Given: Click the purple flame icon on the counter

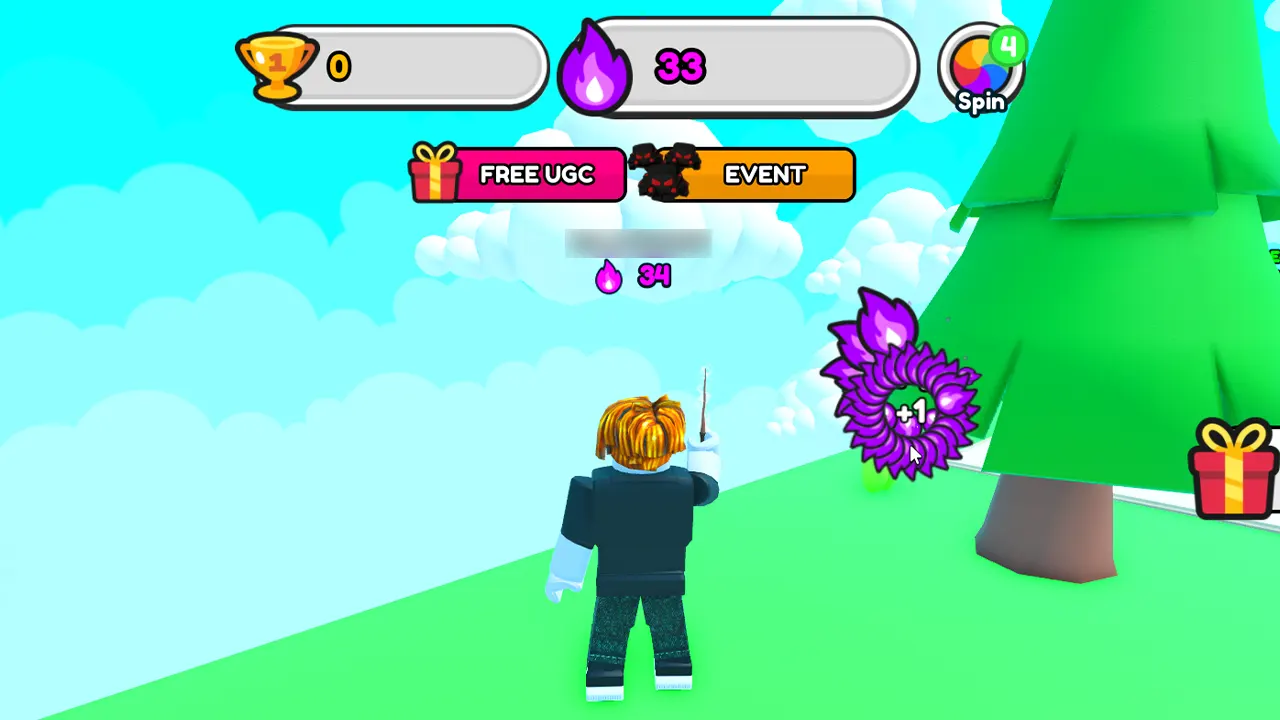Looking at the screenshot, I should [x=595, y=66].
